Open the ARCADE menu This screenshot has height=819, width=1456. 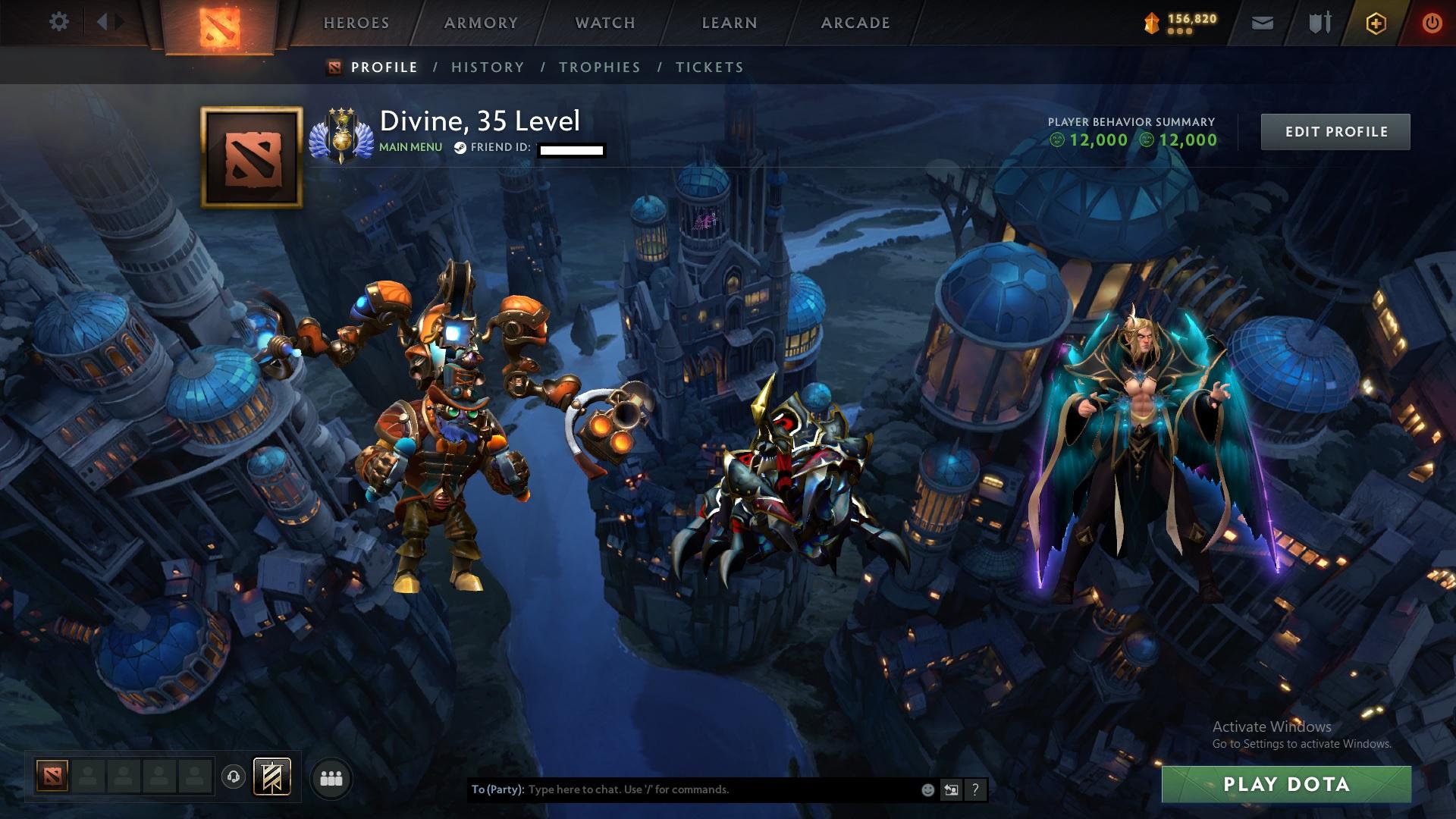coord(855,22)
